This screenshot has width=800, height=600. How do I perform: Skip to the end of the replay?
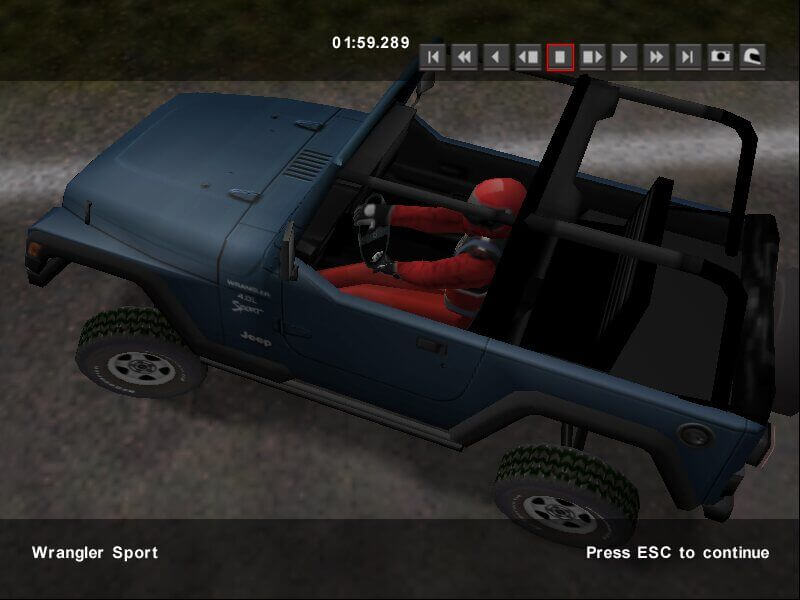tap(688, 57)
